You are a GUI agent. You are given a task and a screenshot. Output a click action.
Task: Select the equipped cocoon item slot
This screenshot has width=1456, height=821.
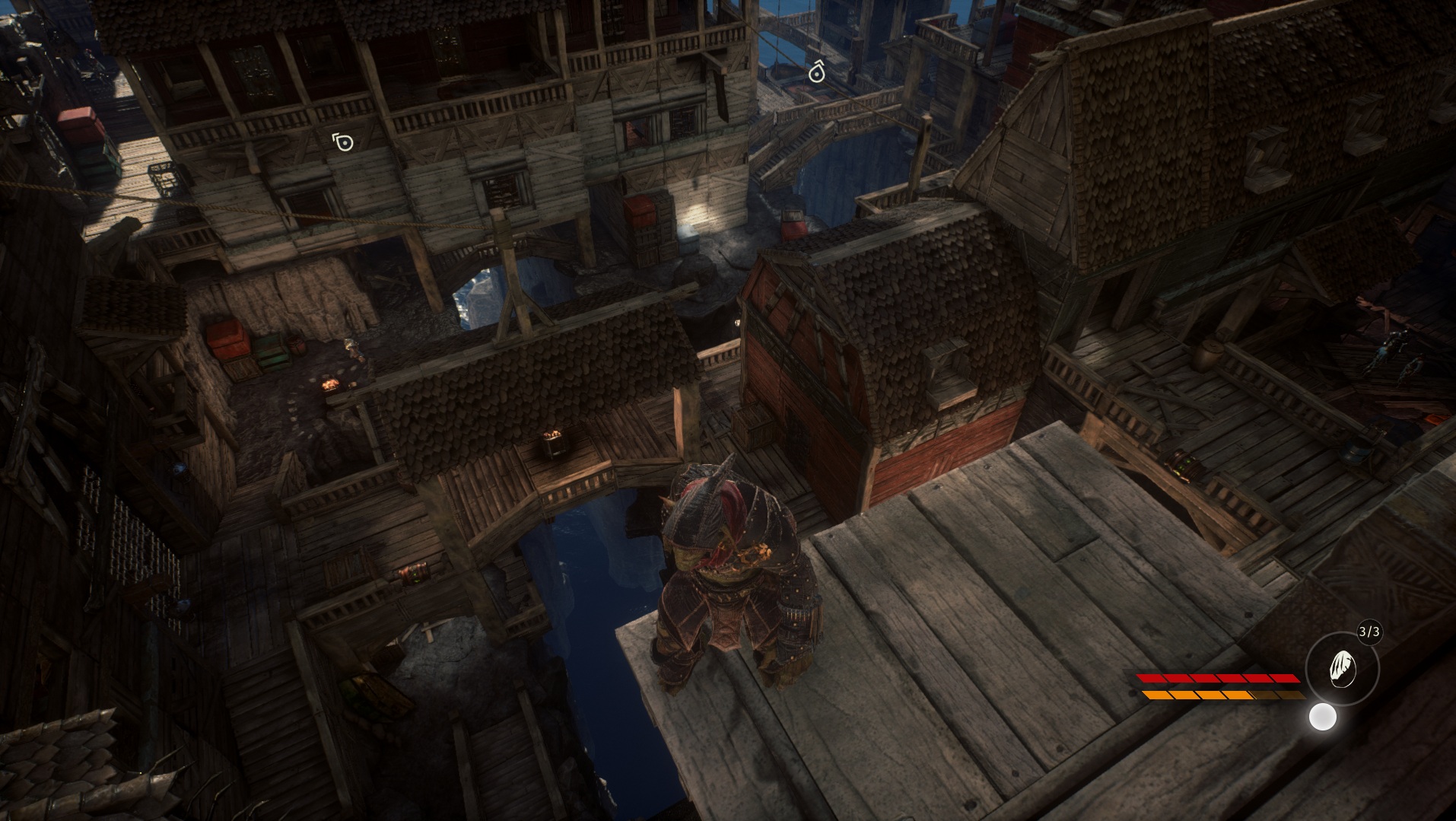[1342, 669]
